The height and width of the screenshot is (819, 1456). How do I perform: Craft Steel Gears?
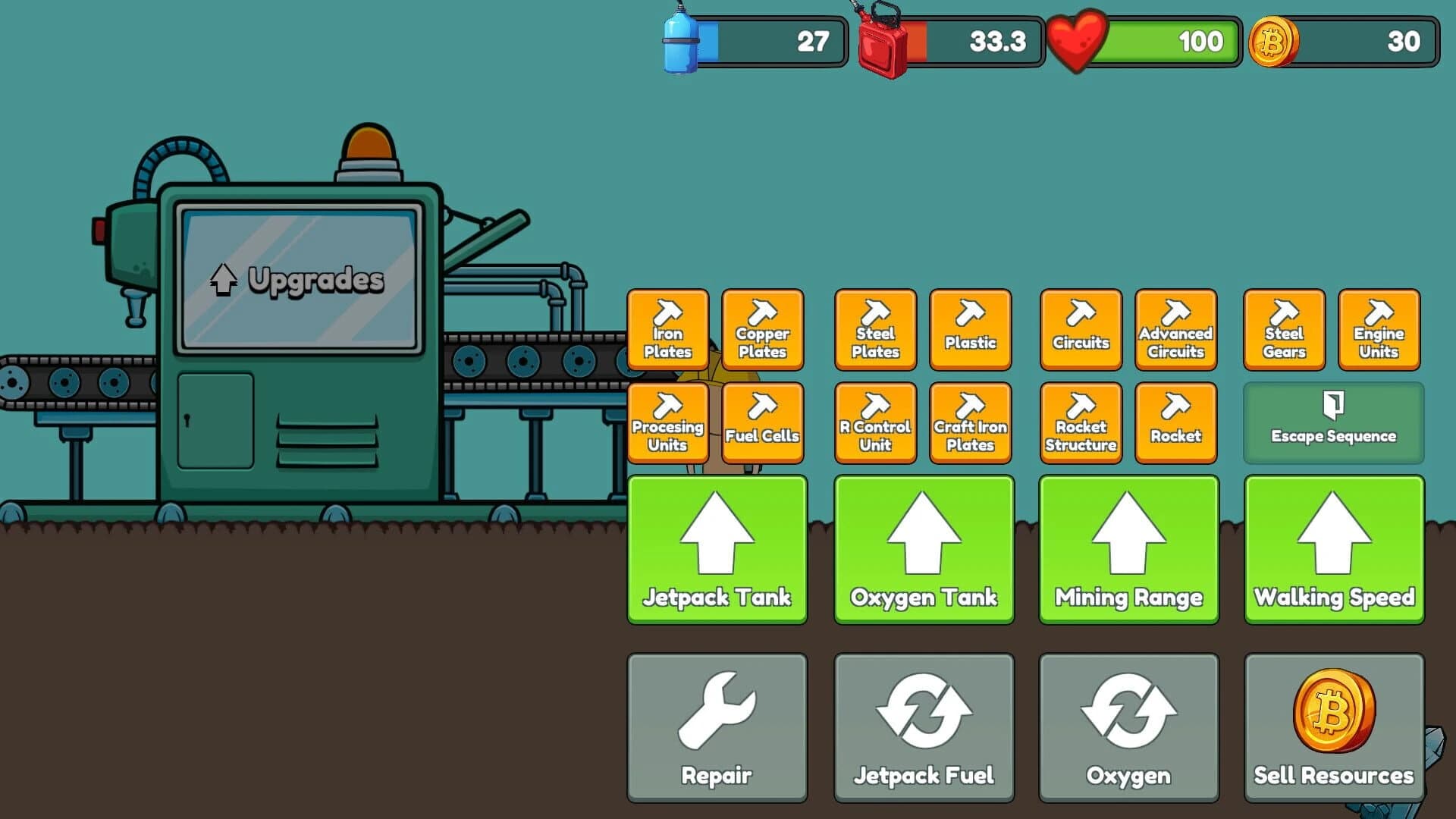pyautogui.click(x=1284, y=330)
